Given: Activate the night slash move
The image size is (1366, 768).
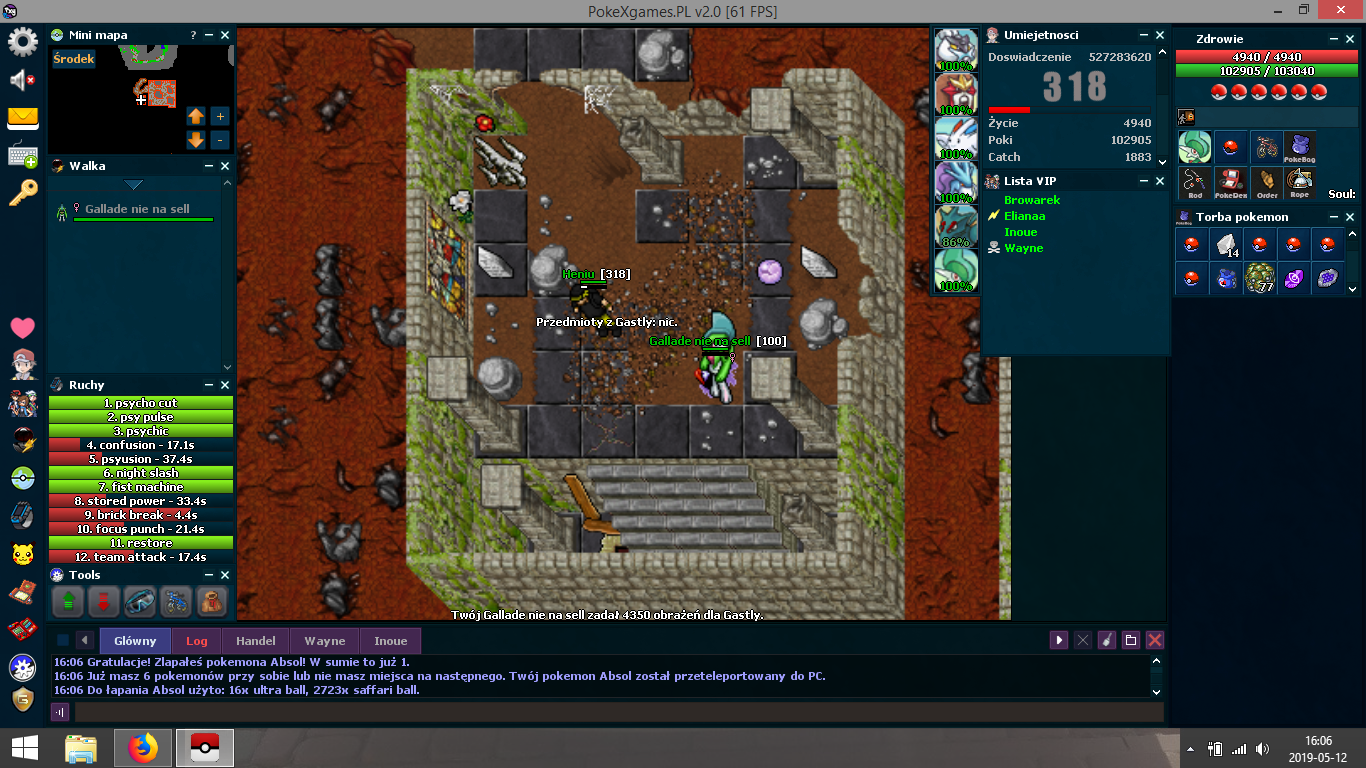Looking at the screenshot, I should coord(141,473).
